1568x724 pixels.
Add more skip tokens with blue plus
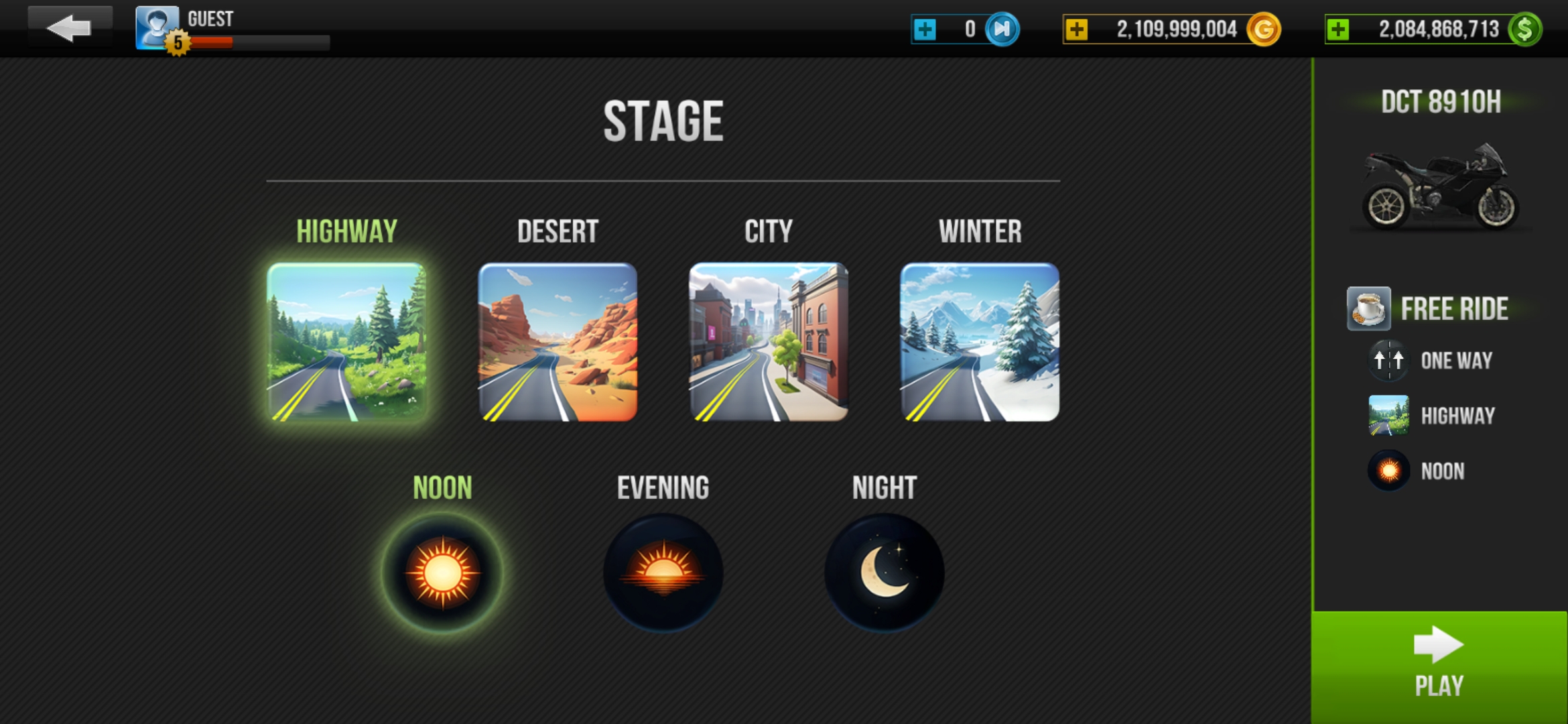point(925,29)
